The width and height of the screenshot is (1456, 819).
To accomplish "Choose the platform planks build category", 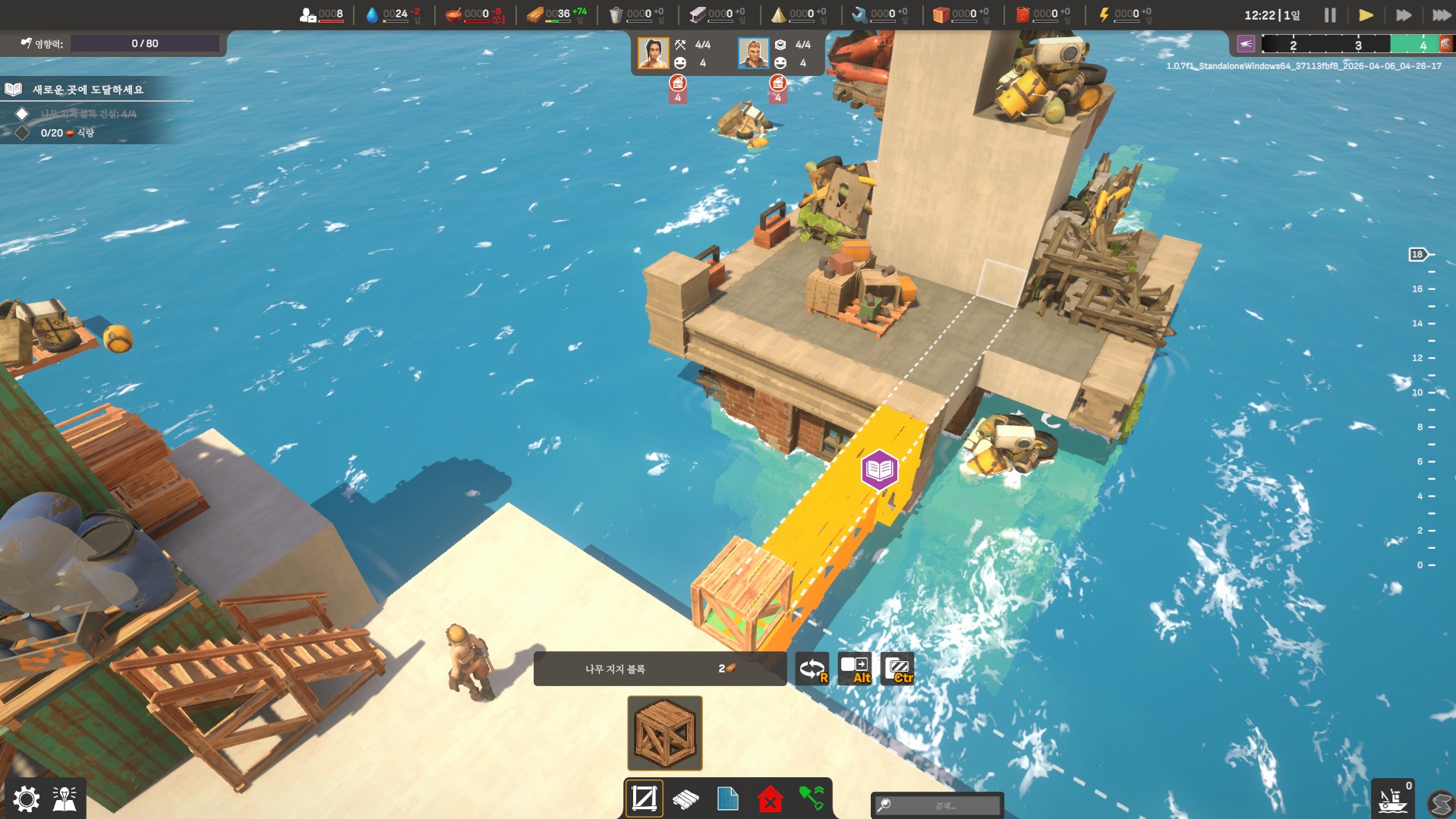I will point(685,799).
